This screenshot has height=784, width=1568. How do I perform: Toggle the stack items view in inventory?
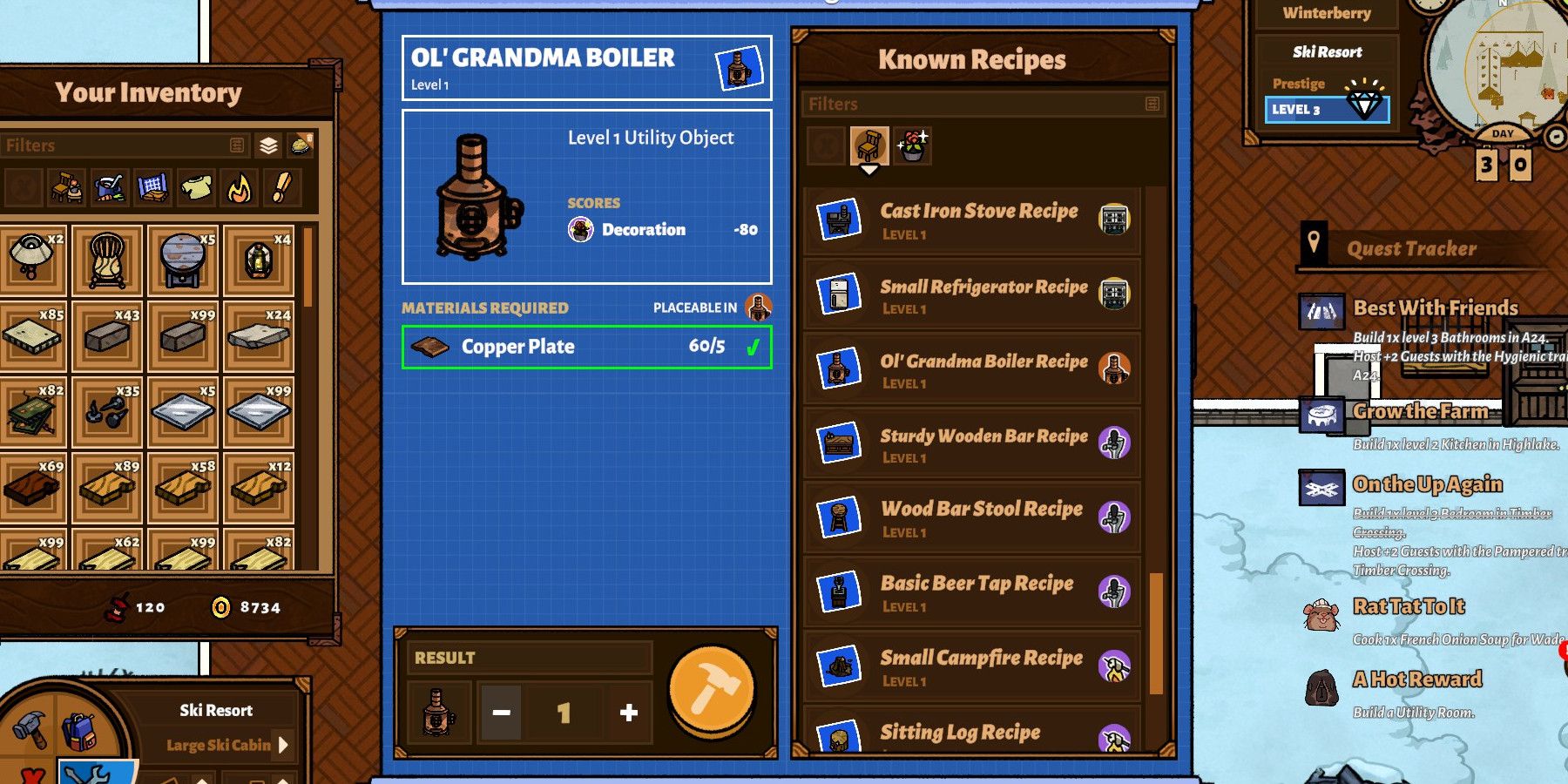(x=268, y=145)
